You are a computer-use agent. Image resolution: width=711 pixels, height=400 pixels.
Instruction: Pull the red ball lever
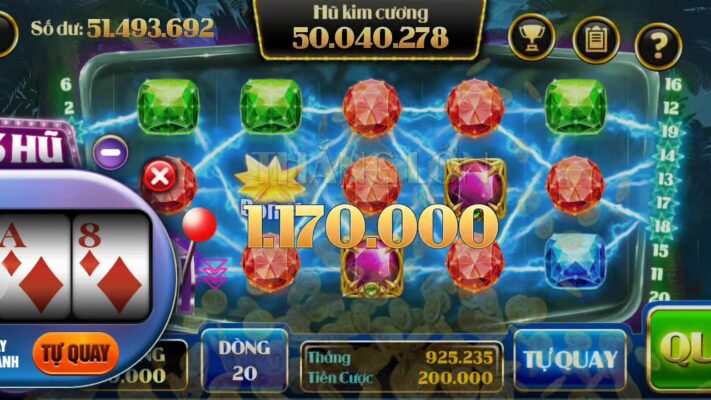pyautogui.click(x=198, y=222)
